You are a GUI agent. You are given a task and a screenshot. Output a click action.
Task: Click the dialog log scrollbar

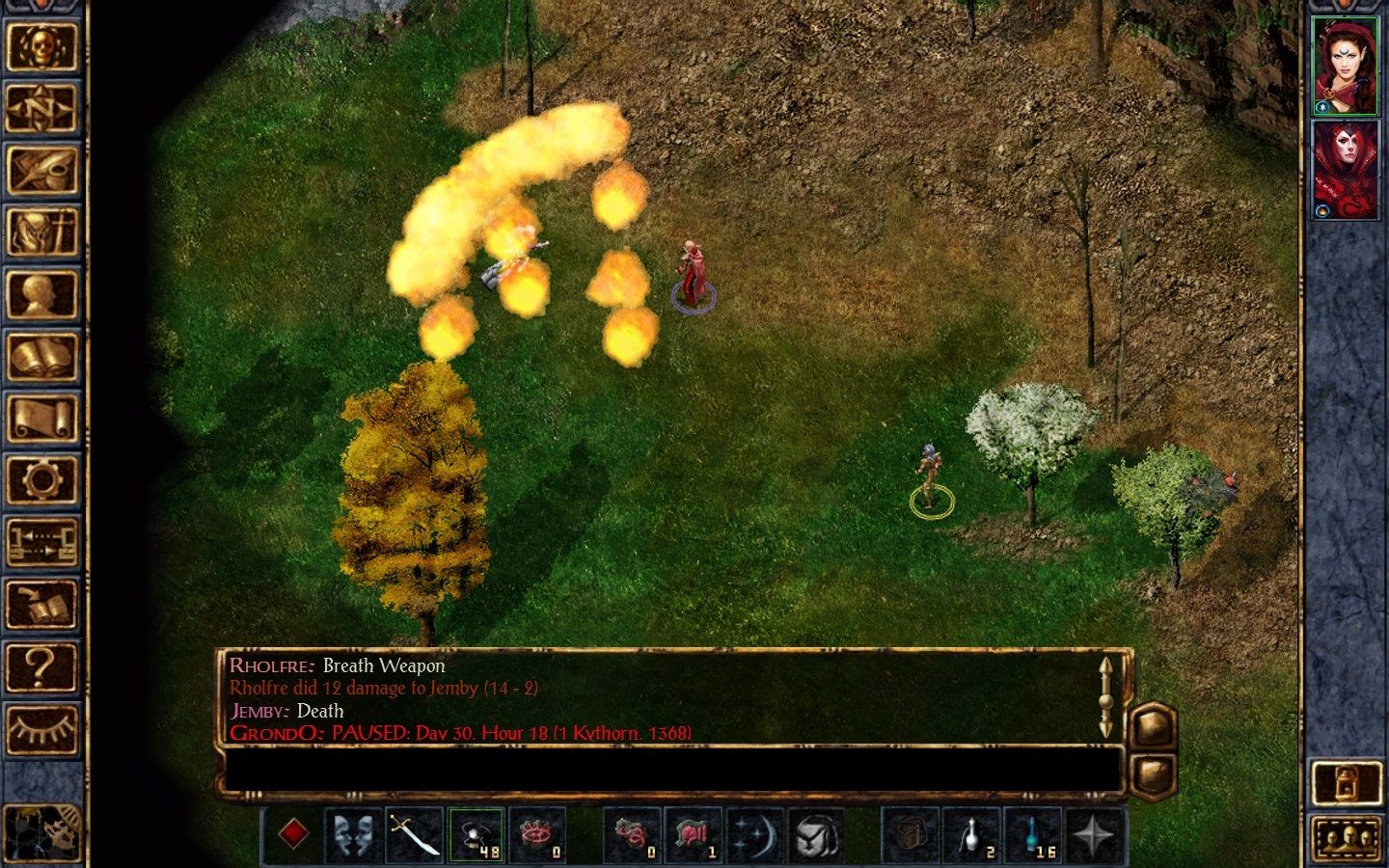click(x=1106, y=697)
